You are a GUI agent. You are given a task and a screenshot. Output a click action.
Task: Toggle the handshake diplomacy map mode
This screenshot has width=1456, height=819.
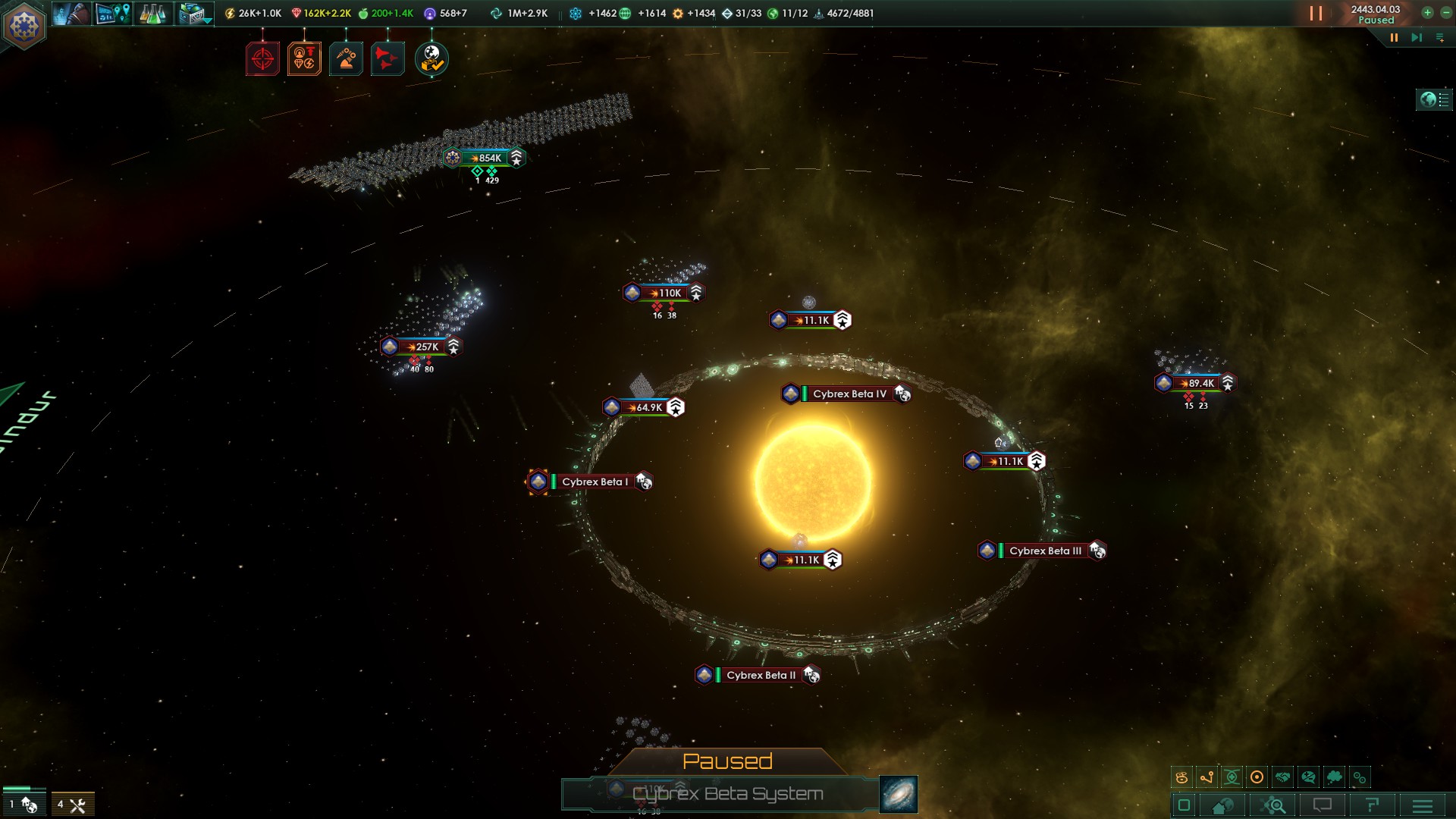1282,777
